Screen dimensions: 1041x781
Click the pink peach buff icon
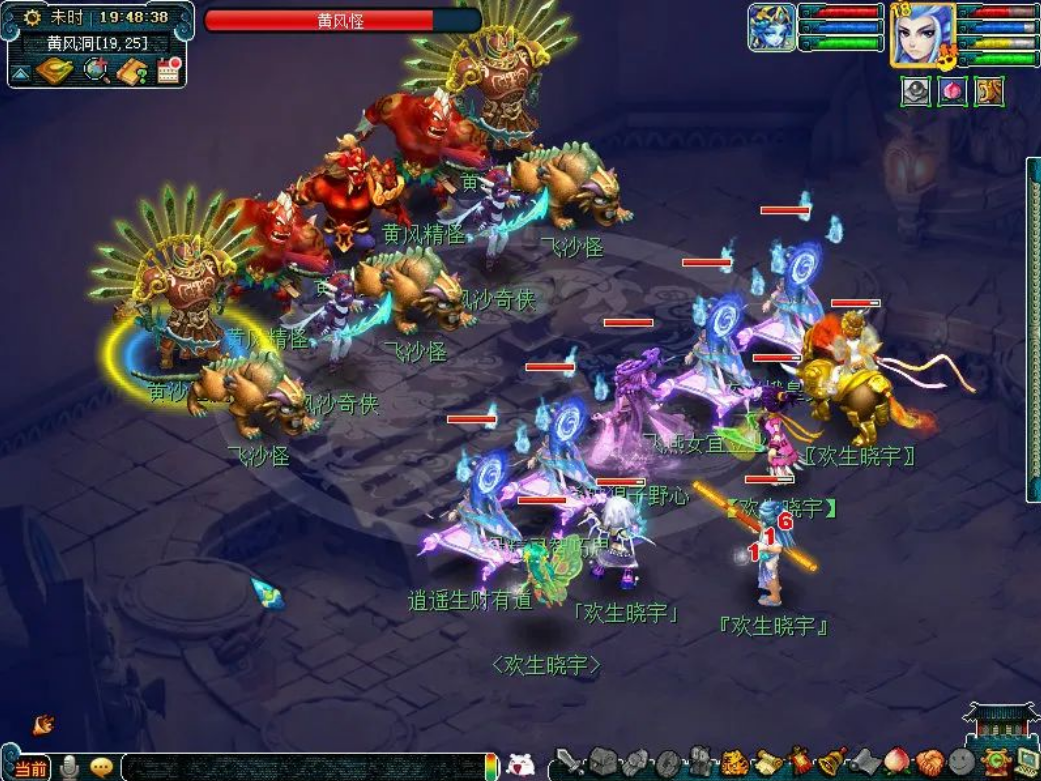tap(953, 91)
